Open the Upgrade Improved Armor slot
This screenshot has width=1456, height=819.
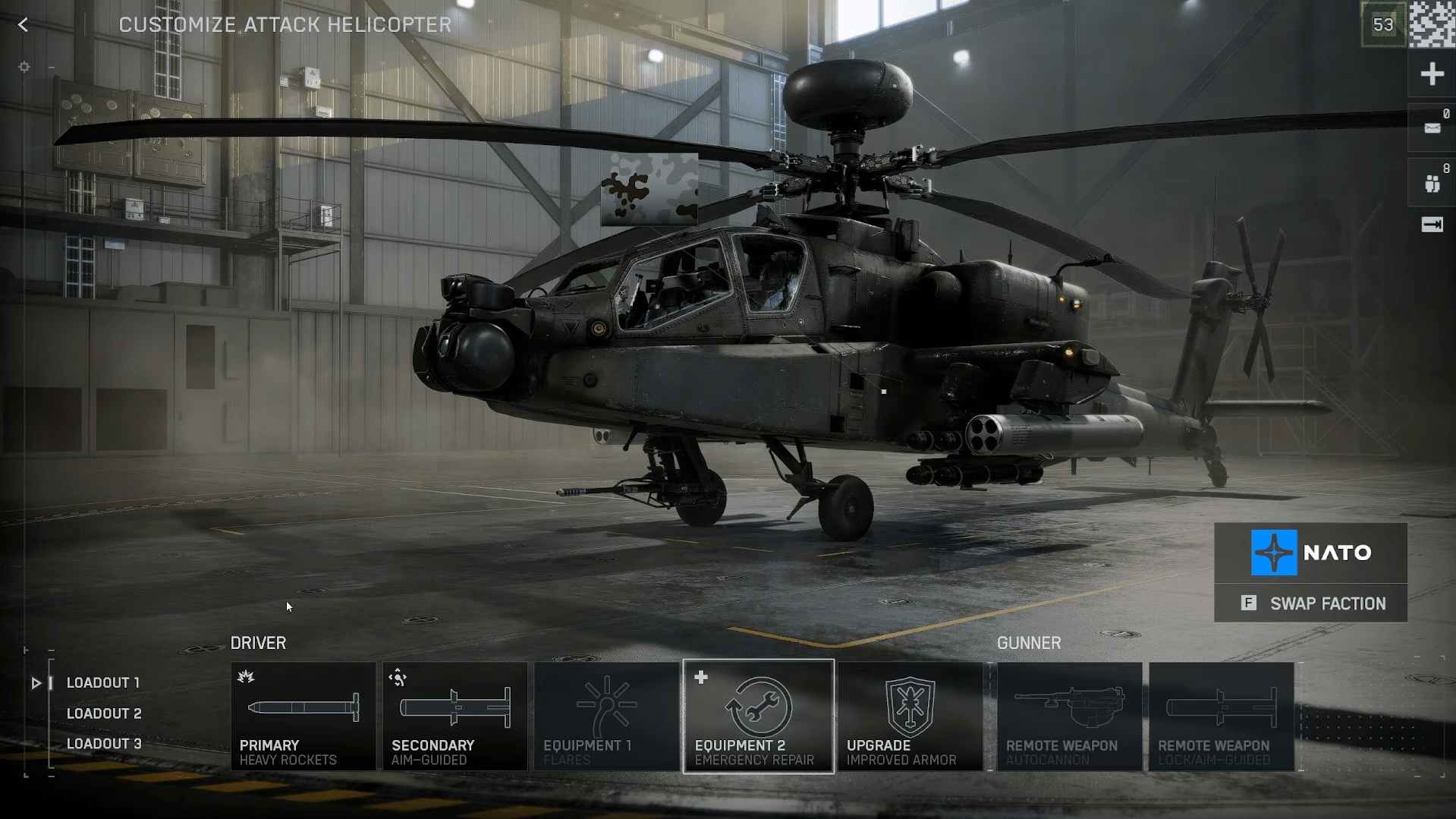point(910,717)
